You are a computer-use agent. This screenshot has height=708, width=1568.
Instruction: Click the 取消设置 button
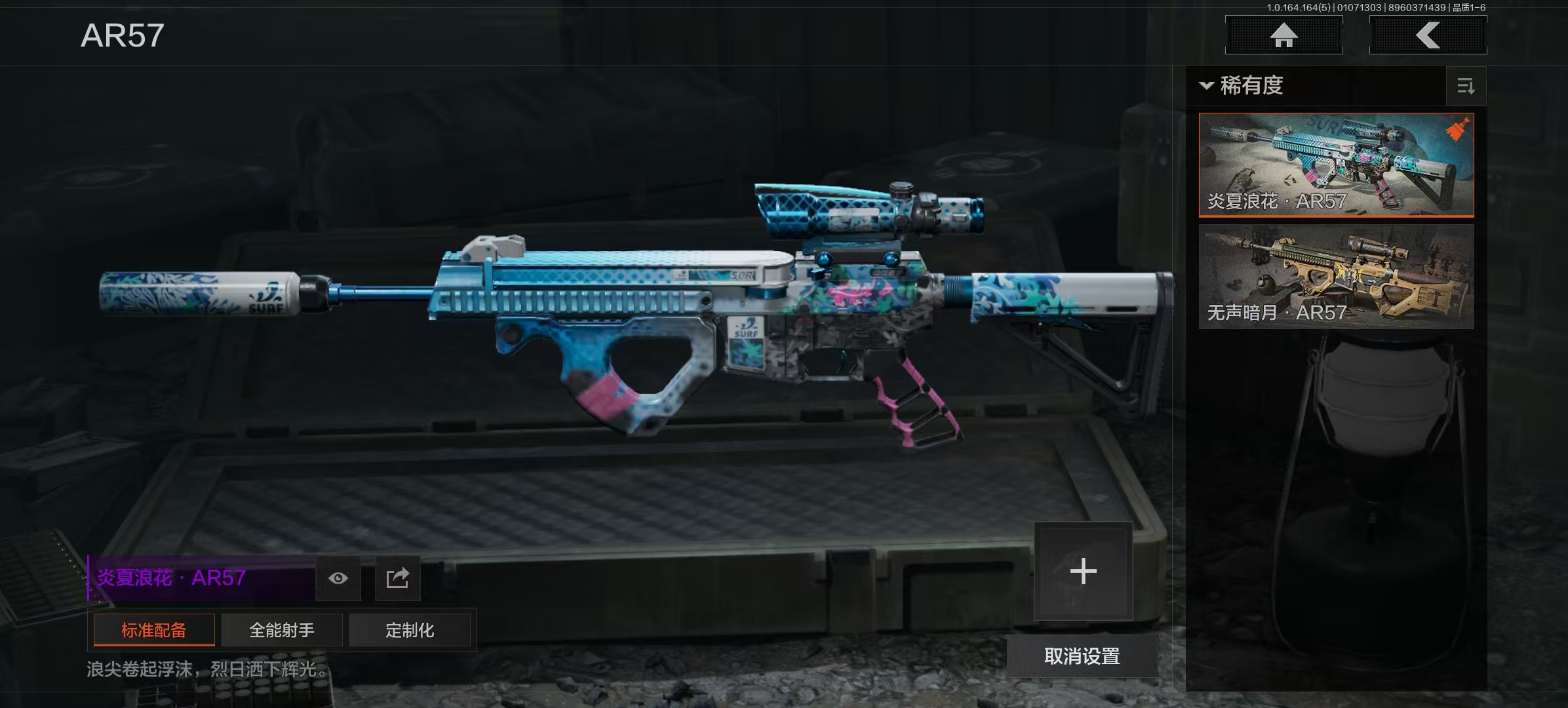(1082, 656)
